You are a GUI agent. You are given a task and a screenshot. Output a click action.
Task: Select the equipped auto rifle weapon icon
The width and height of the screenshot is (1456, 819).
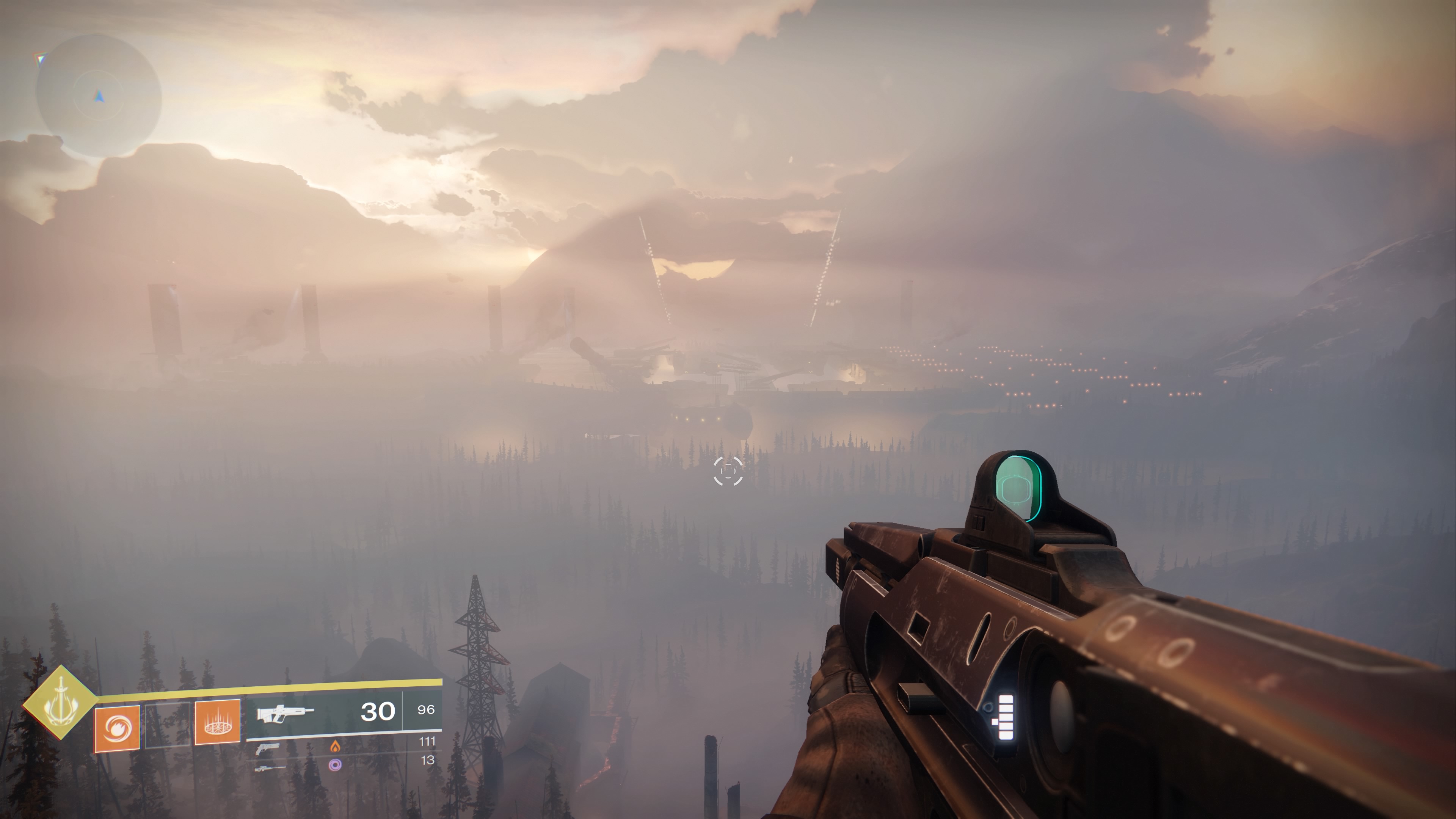click(286, 713)
